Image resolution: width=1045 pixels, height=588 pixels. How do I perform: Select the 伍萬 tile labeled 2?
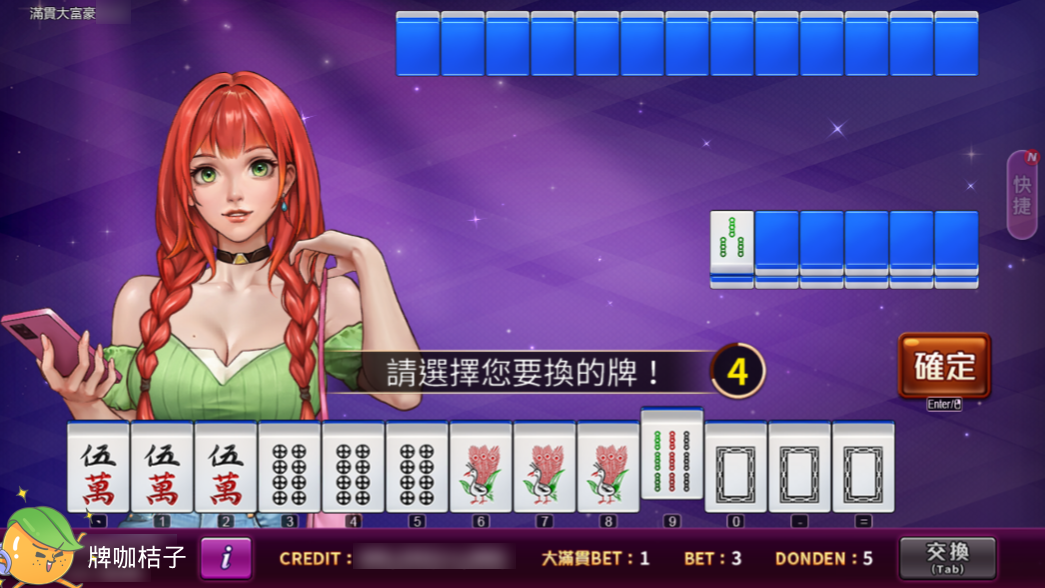point(226,467)
